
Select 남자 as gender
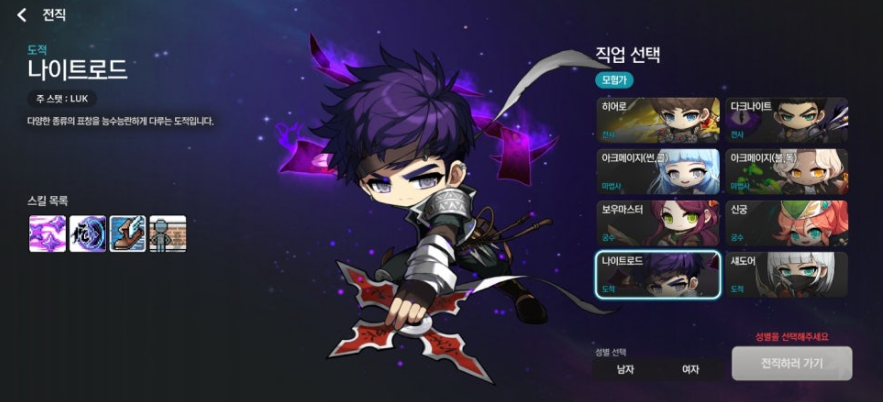626,369
